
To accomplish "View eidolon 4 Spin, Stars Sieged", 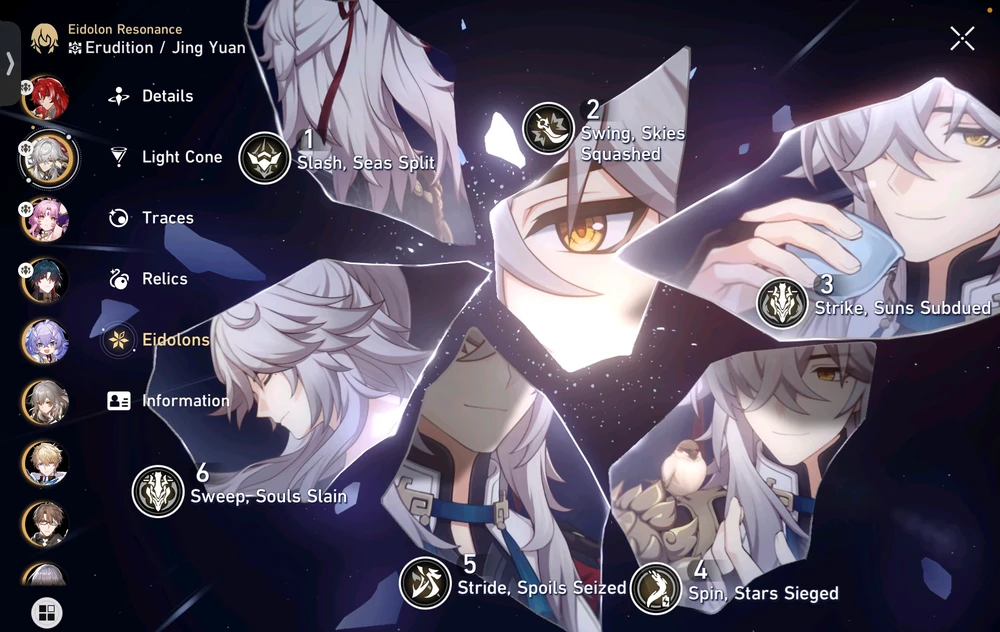I will pyautogui.click(x=656, y=587).
